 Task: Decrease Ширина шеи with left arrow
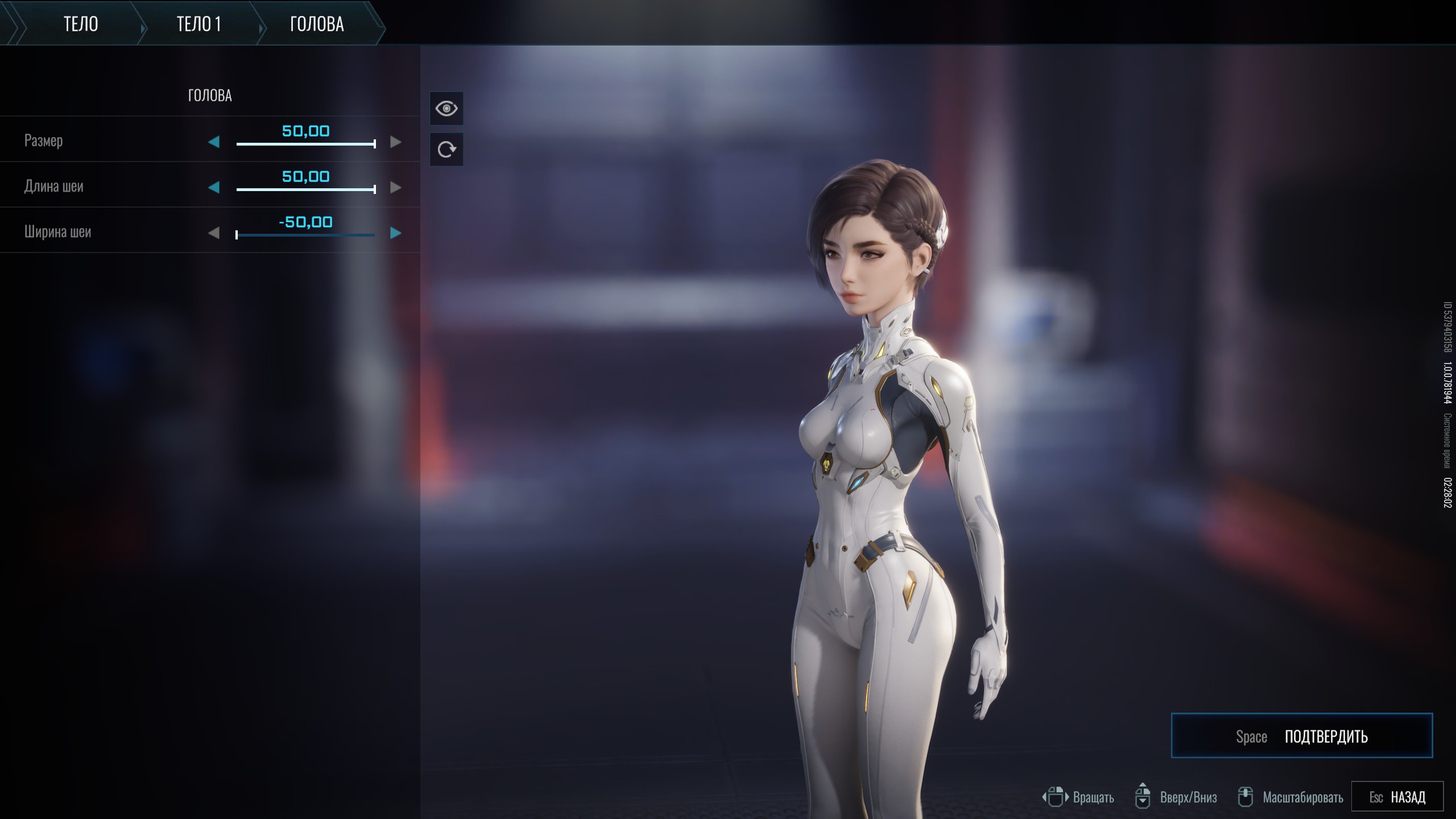click(x=214, y=233)
